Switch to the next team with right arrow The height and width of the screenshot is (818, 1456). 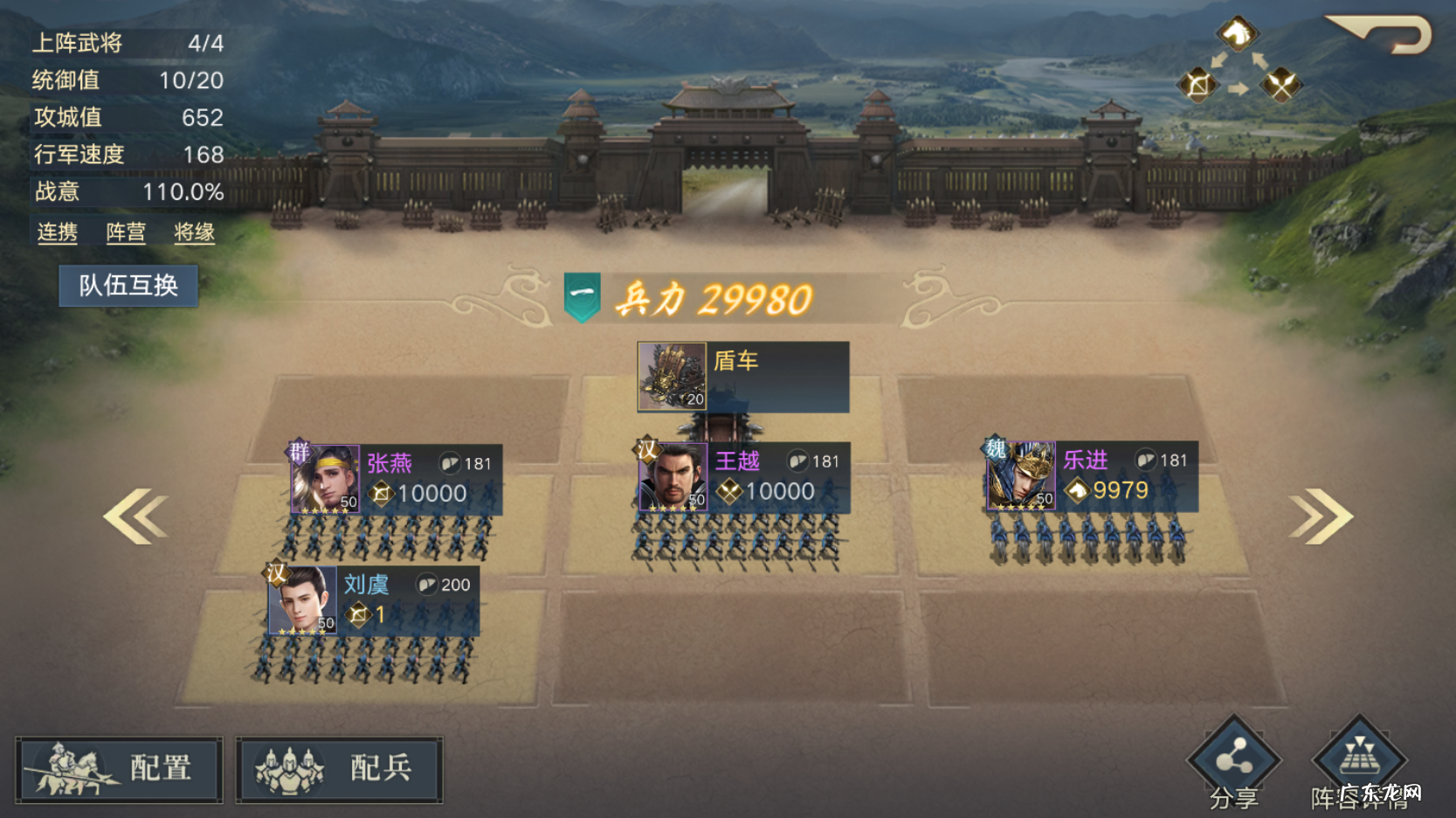point(1321,516)
